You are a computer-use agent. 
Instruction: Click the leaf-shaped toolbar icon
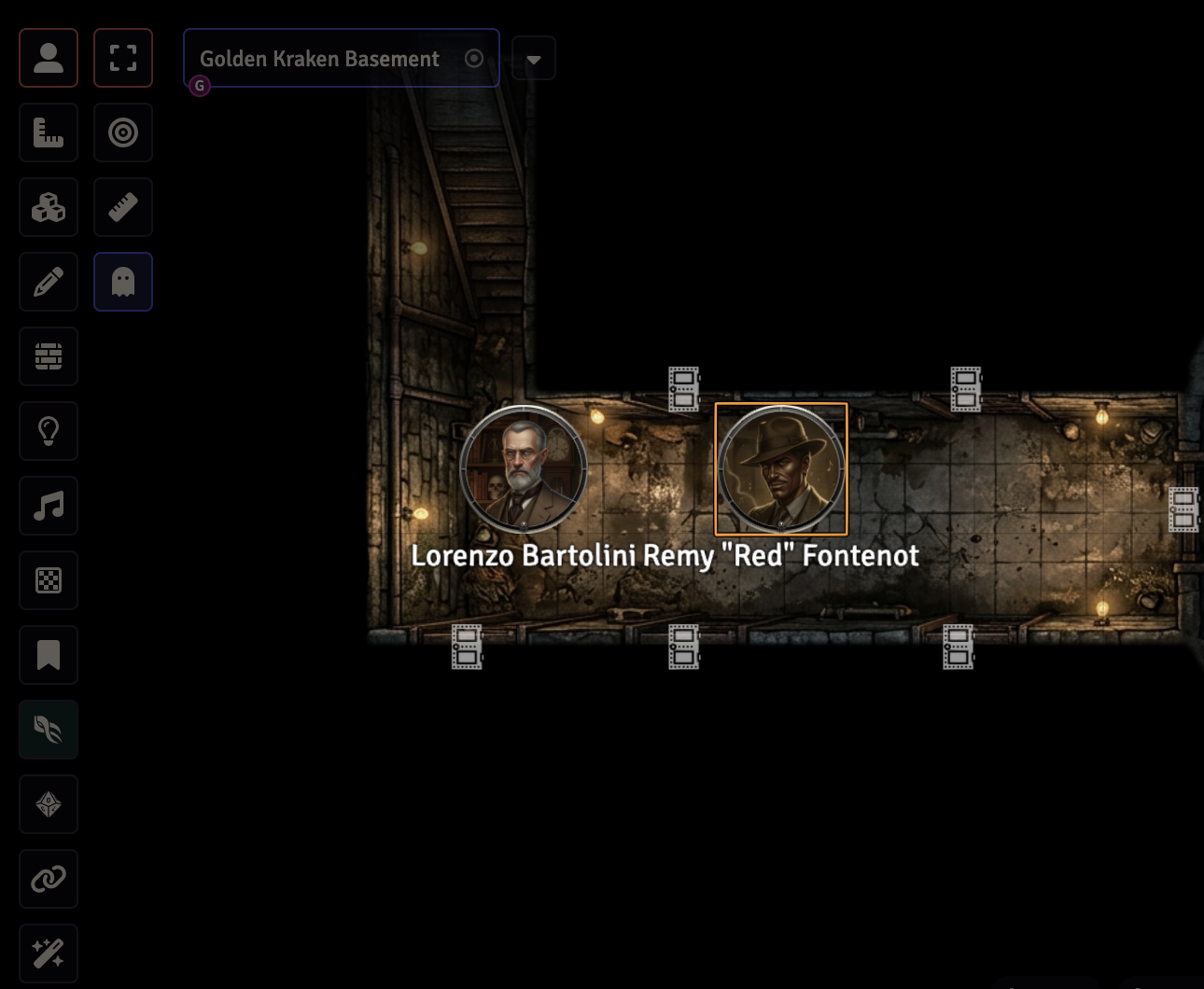coord(49,730)
